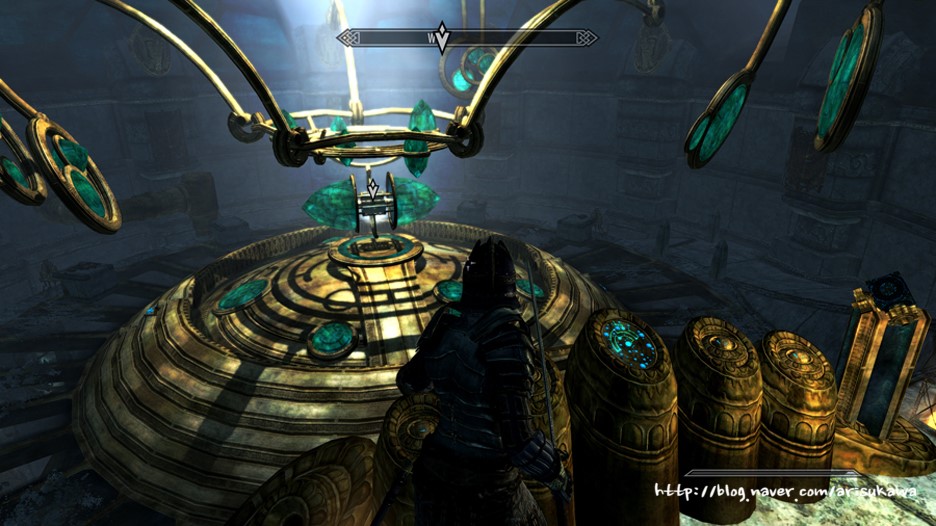Screen dimensions: 936x526
Task: Open the blog.naver.com watermark link
Action: click(788, 491)
